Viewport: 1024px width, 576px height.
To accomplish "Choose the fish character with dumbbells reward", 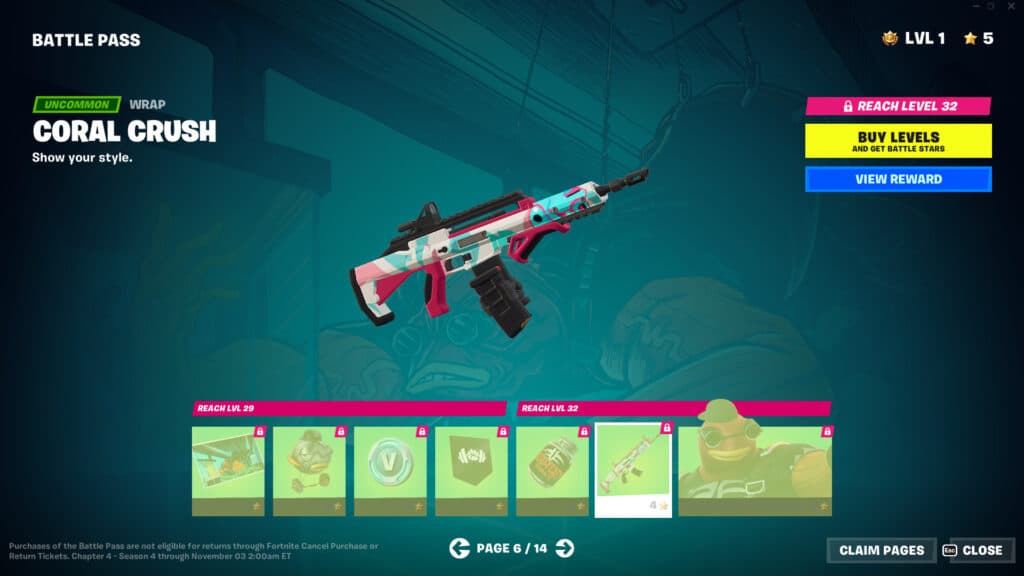I will (309, 470).
